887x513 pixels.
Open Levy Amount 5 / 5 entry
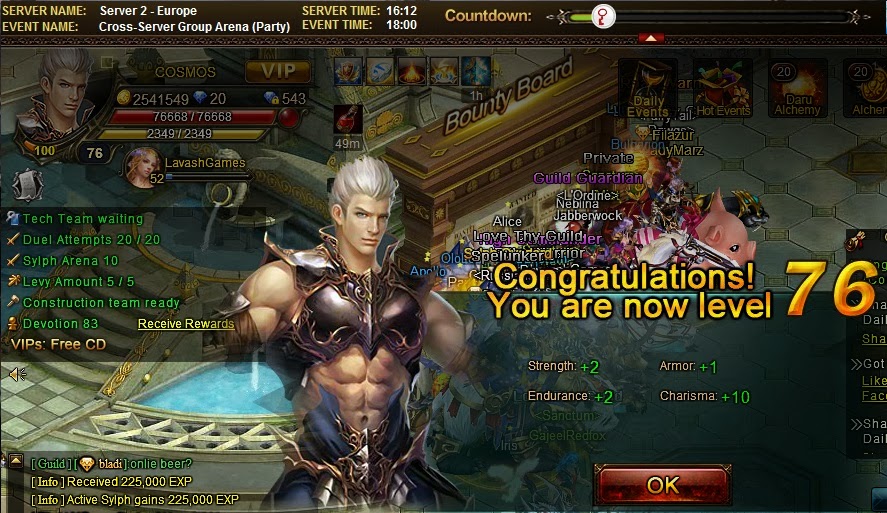tap(78, 281)
